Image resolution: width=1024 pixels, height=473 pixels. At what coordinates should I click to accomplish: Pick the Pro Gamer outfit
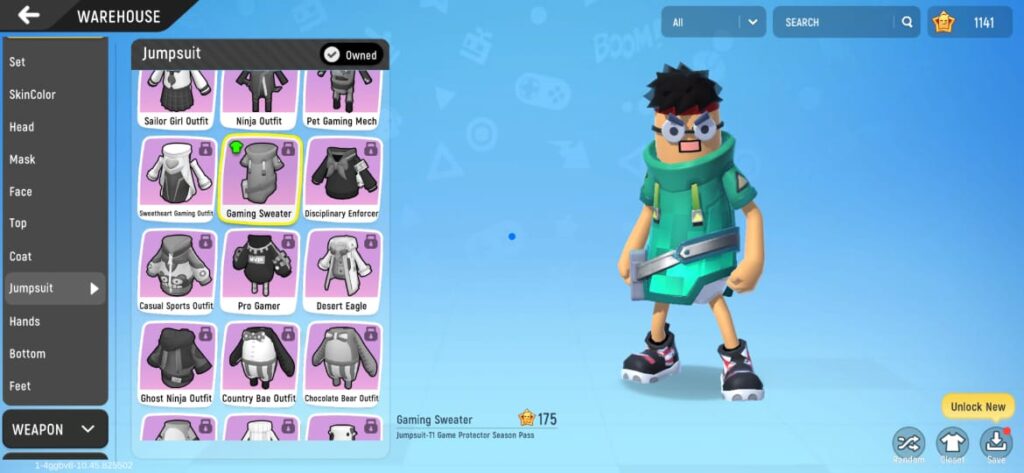260,270
